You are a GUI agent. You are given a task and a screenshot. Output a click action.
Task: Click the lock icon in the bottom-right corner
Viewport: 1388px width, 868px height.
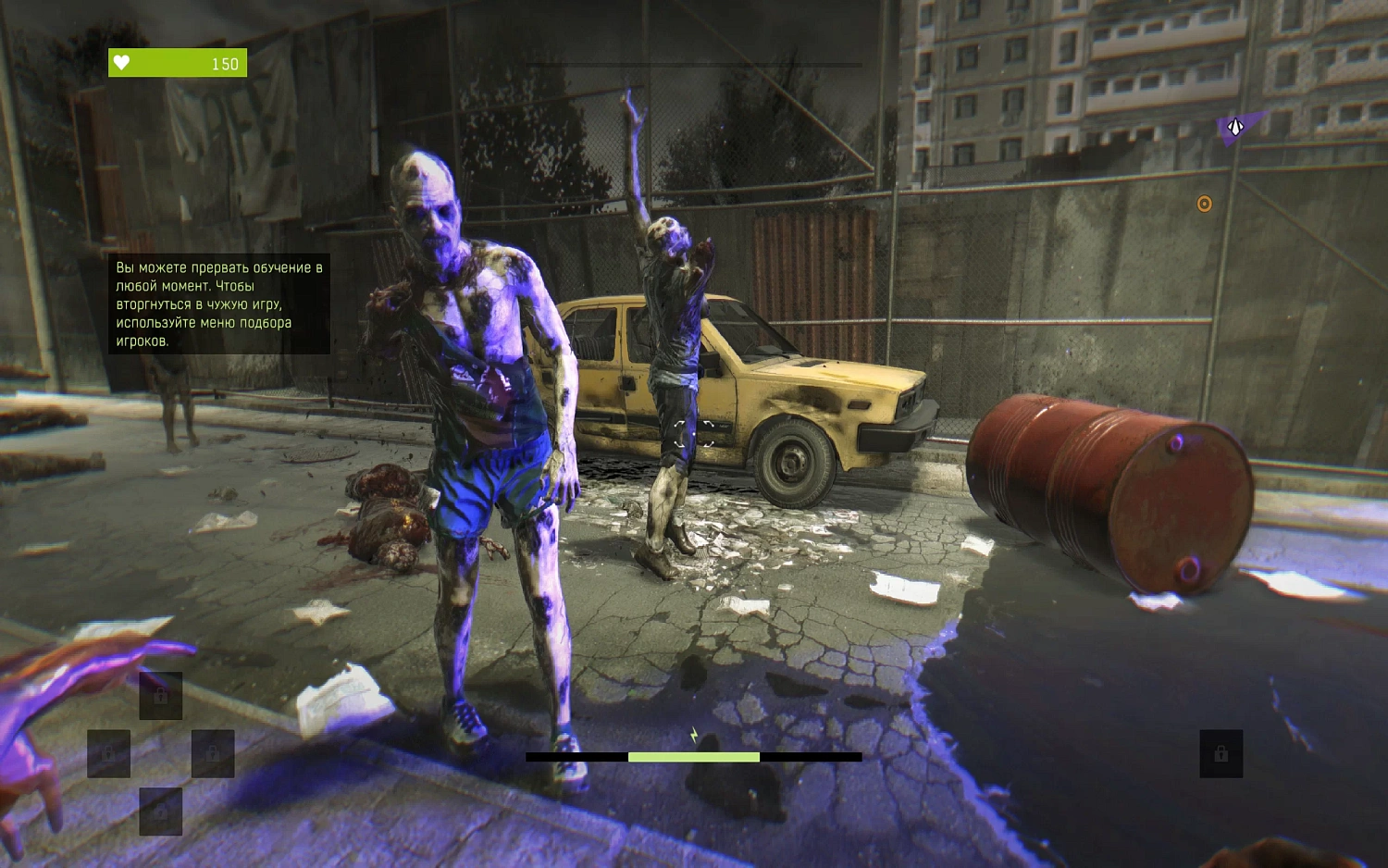pos(1220,752)
